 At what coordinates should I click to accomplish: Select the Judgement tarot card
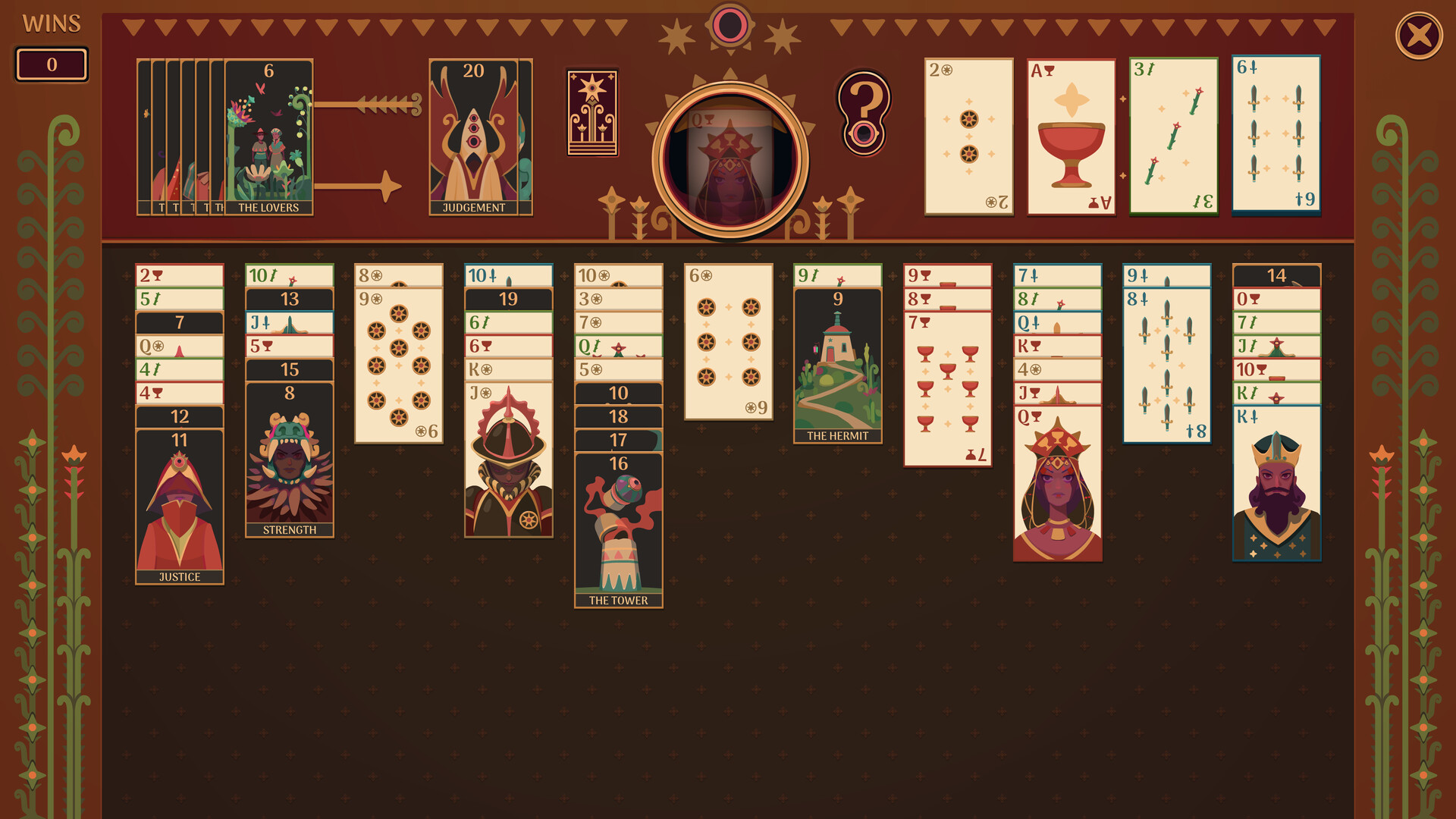[x=474, y=135]
